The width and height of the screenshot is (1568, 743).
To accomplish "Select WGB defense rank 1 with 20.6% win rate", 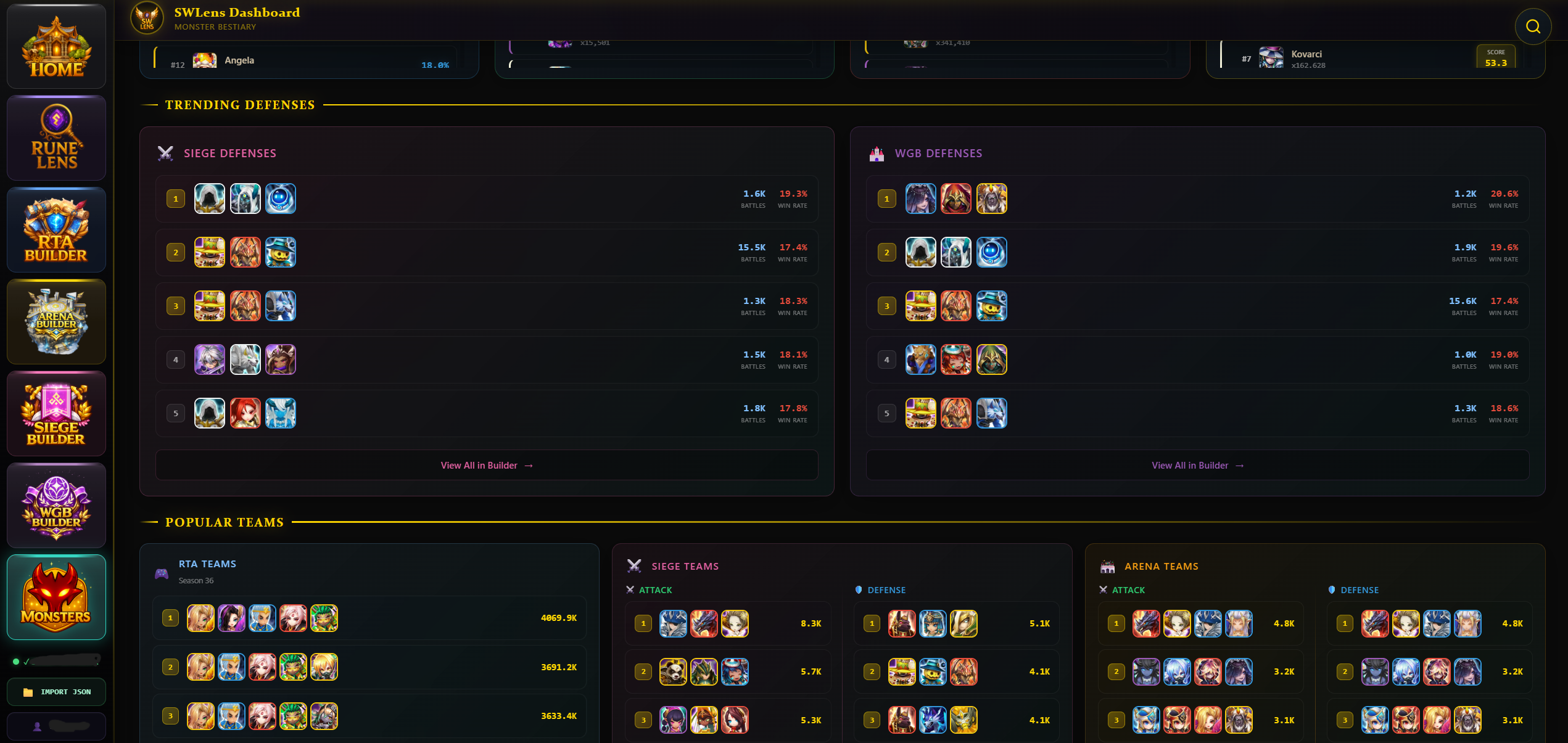I will point(1197,199).
